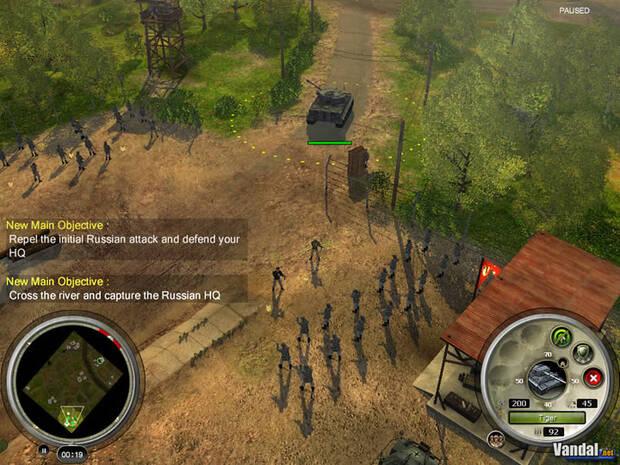The image size is (620, 465).
Task: Click the green Tiger unit name bar
Action: [x=545, y=417]
